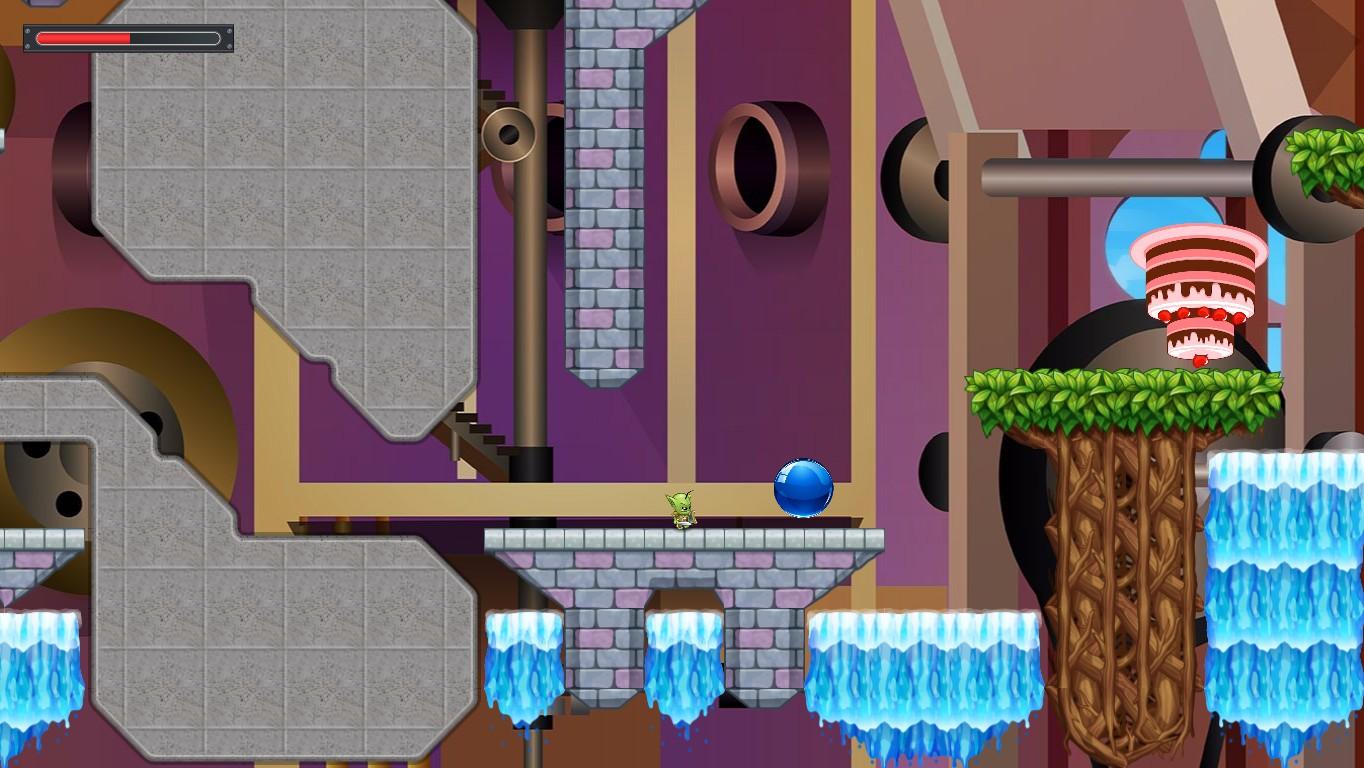Click the red health bar fill

coord(85,36)
